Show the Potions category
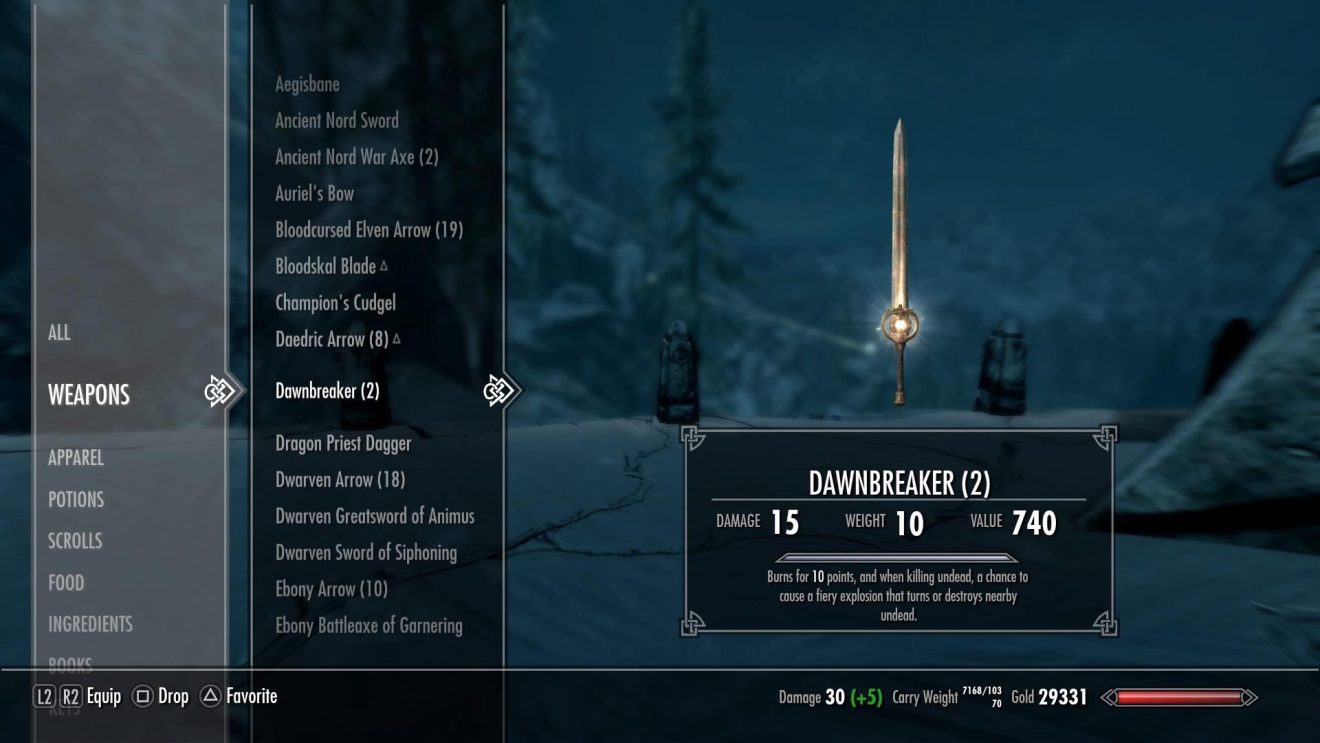This screenshot has width=1320, height=743. pos(76,500)
